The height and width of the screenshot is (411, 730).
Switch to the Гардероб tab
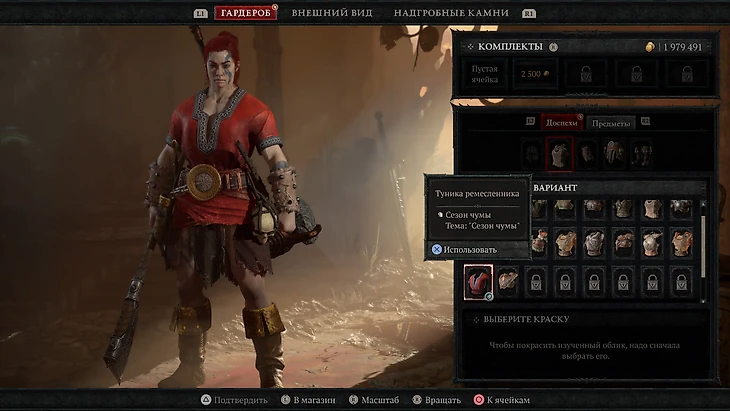tap(245, 13)
